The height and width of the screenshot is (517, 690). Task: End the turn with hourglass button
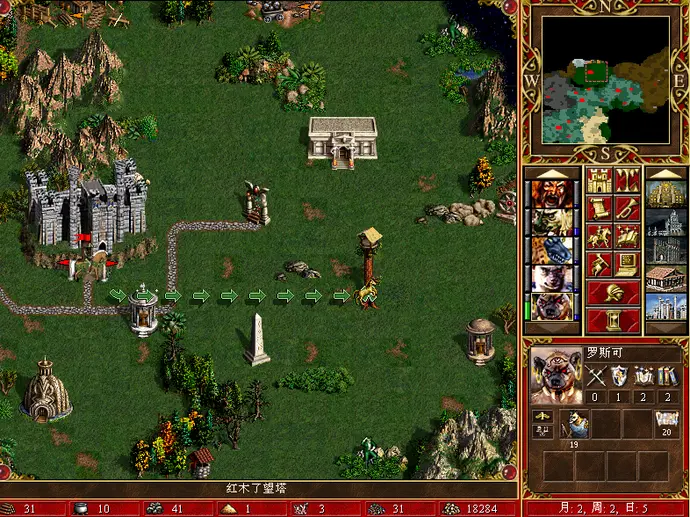[614, 321]
